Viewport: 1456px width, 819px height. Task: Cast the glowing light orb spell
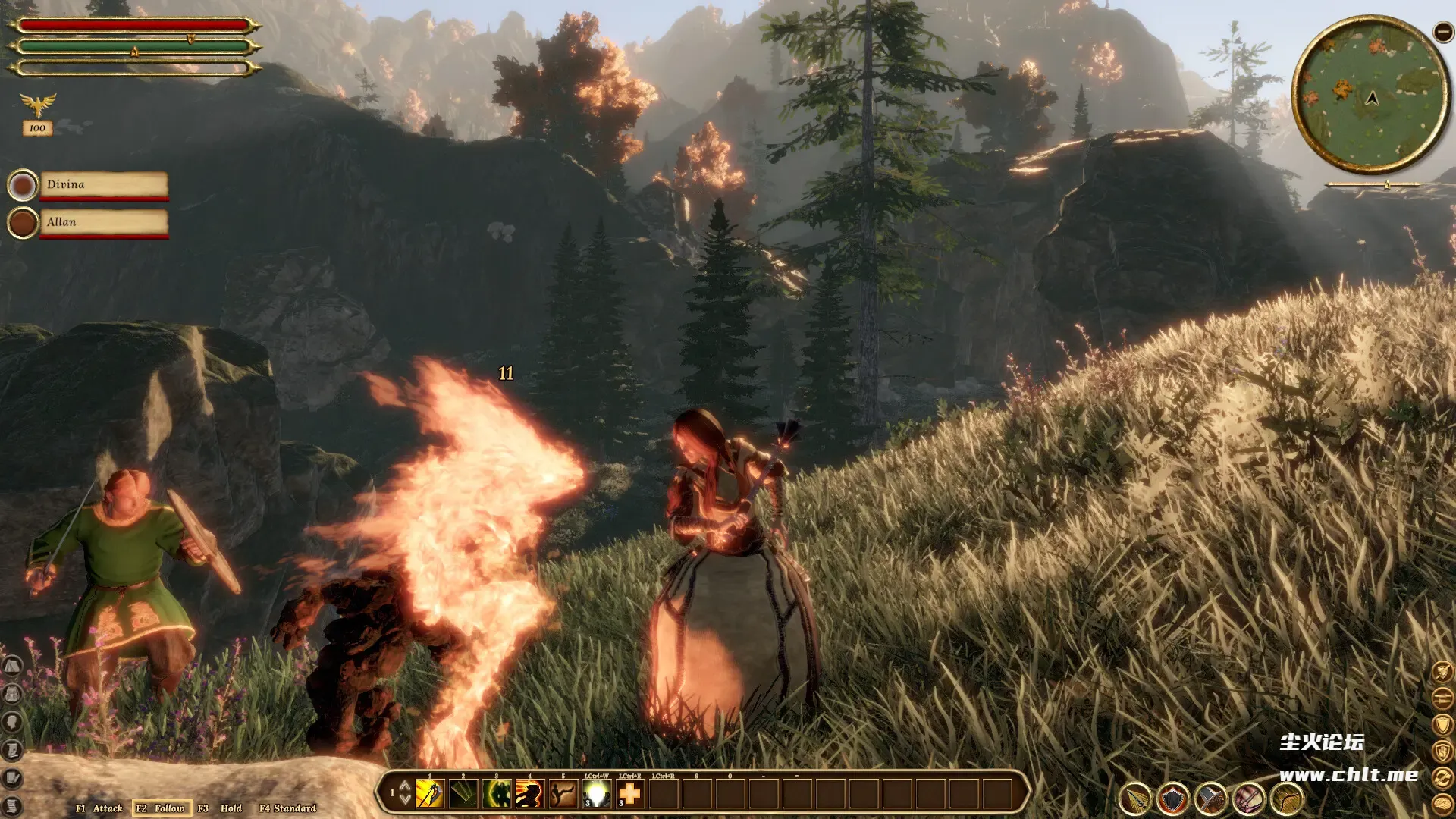point(597,794)
